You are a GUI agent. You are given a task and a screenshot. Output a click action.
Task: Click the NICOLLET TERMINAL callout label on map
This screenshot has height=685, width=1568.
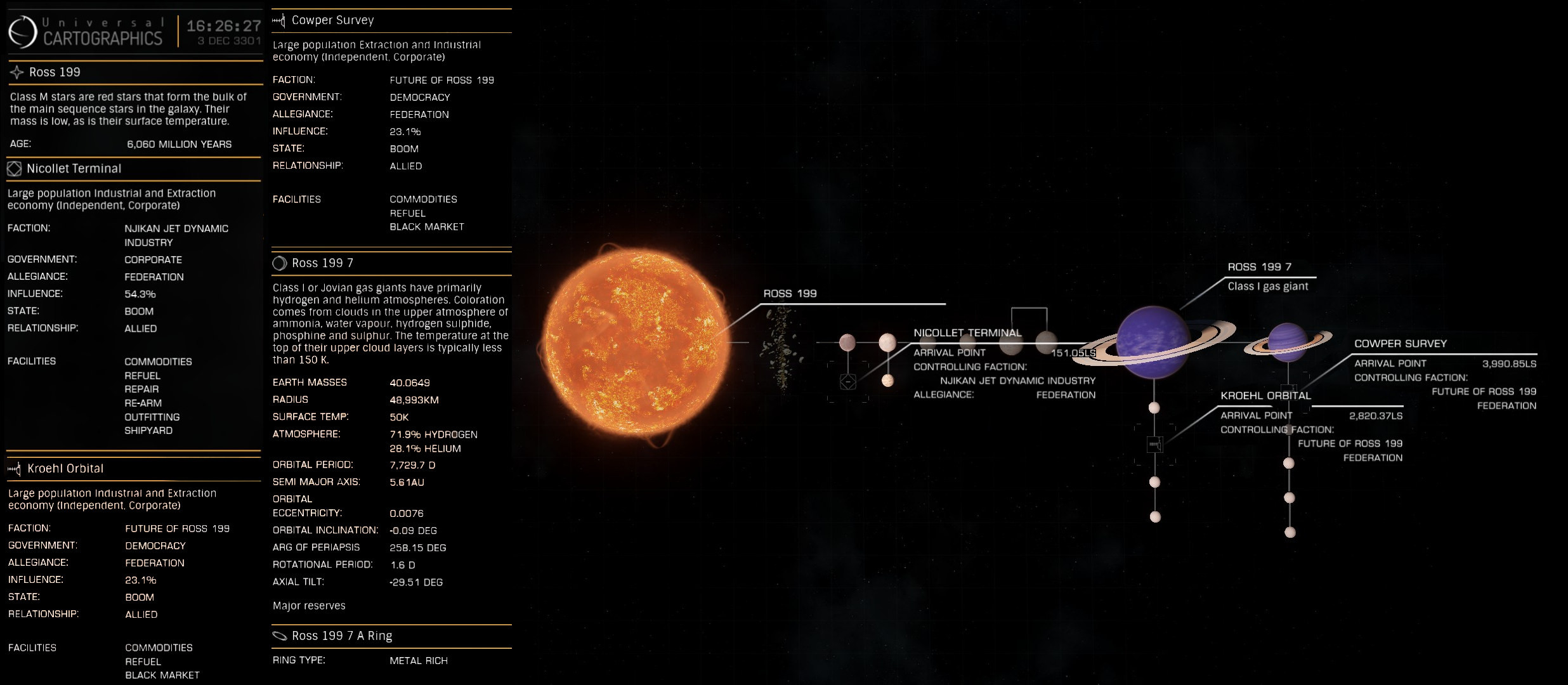pyautogui.click(x=967, y=333)
